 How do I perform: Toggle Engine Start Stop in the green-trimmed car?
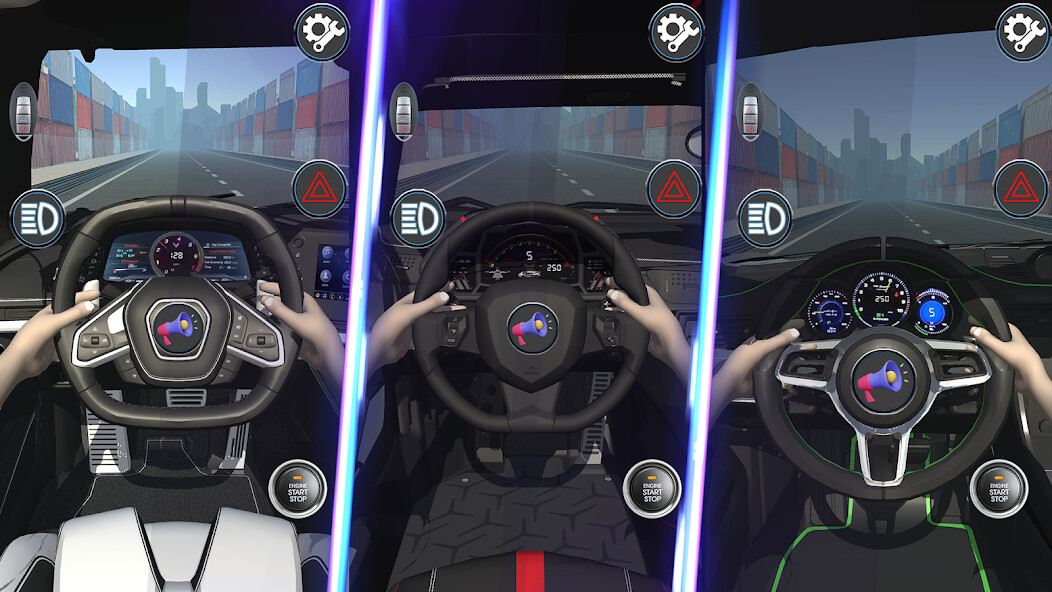998,488
